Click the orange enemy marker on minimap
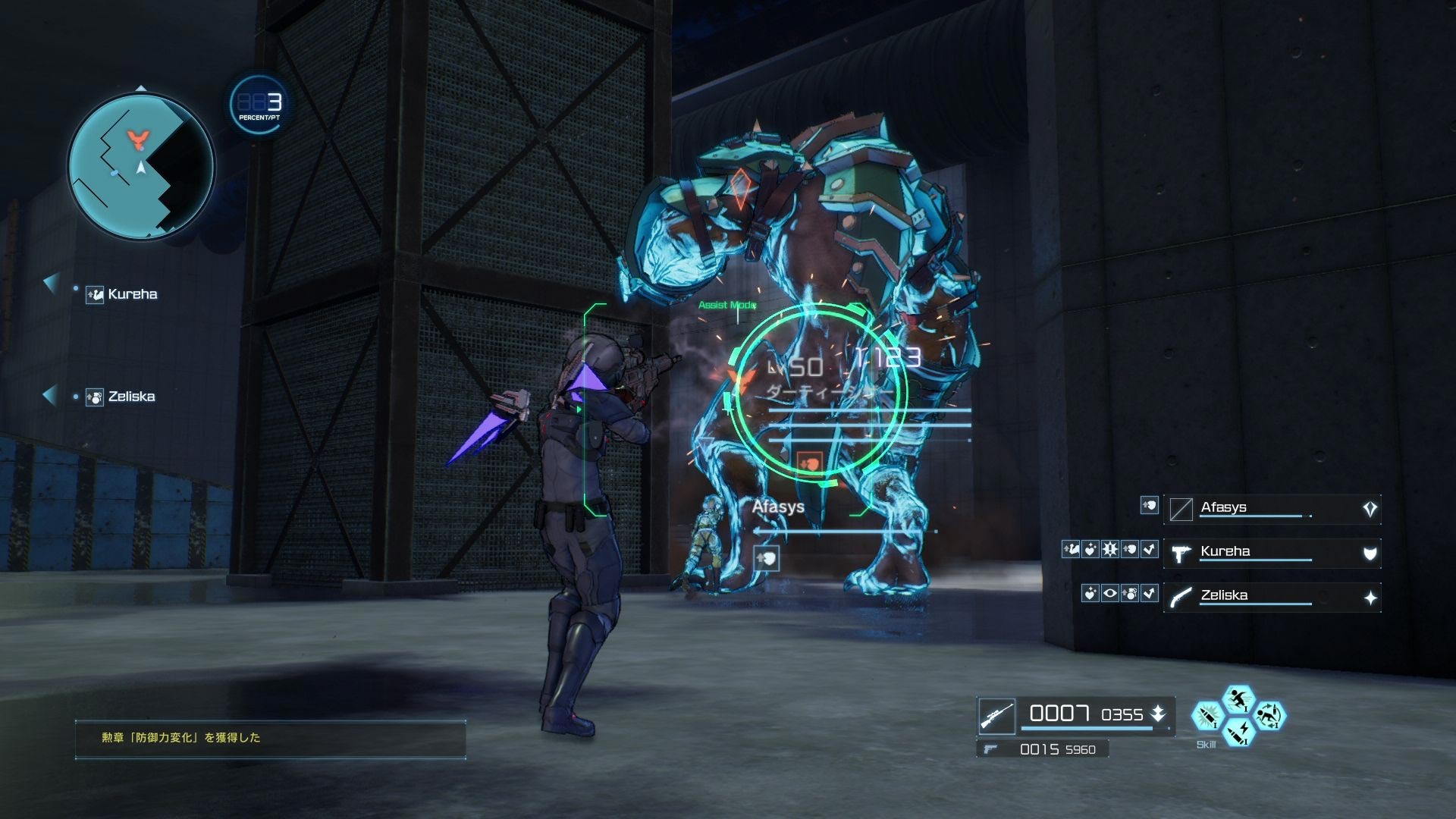 pos(137,137)
